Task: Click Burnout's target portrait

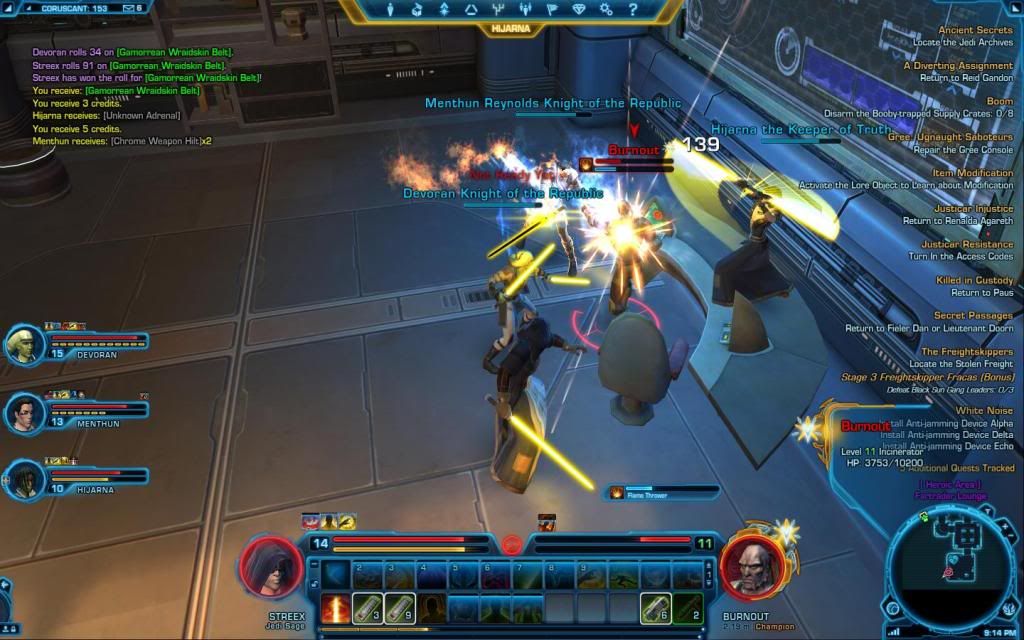Action: click(x=751, y=567)
